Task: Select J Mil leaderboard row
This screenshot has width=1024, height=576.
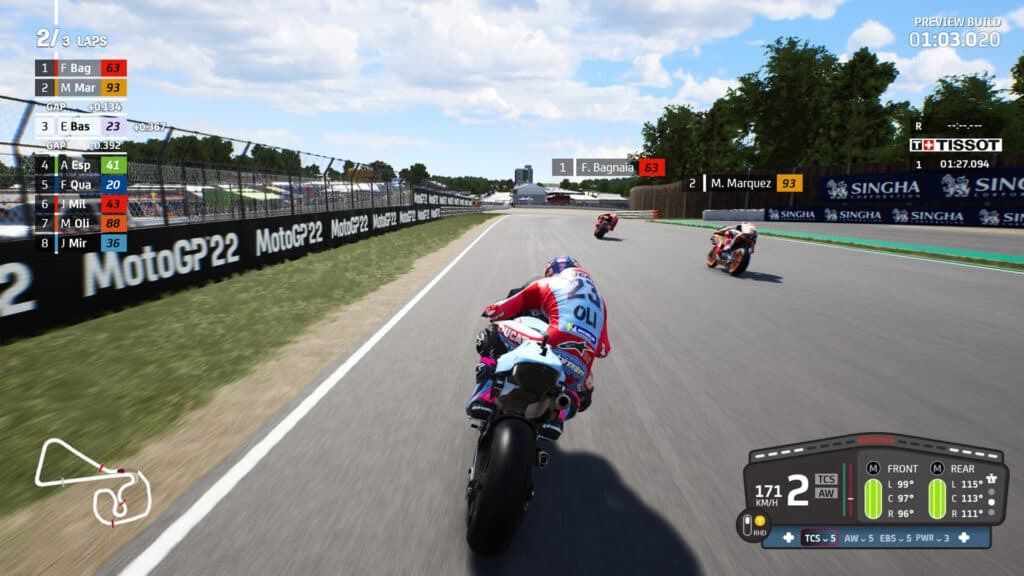Action: pos(80,203)
